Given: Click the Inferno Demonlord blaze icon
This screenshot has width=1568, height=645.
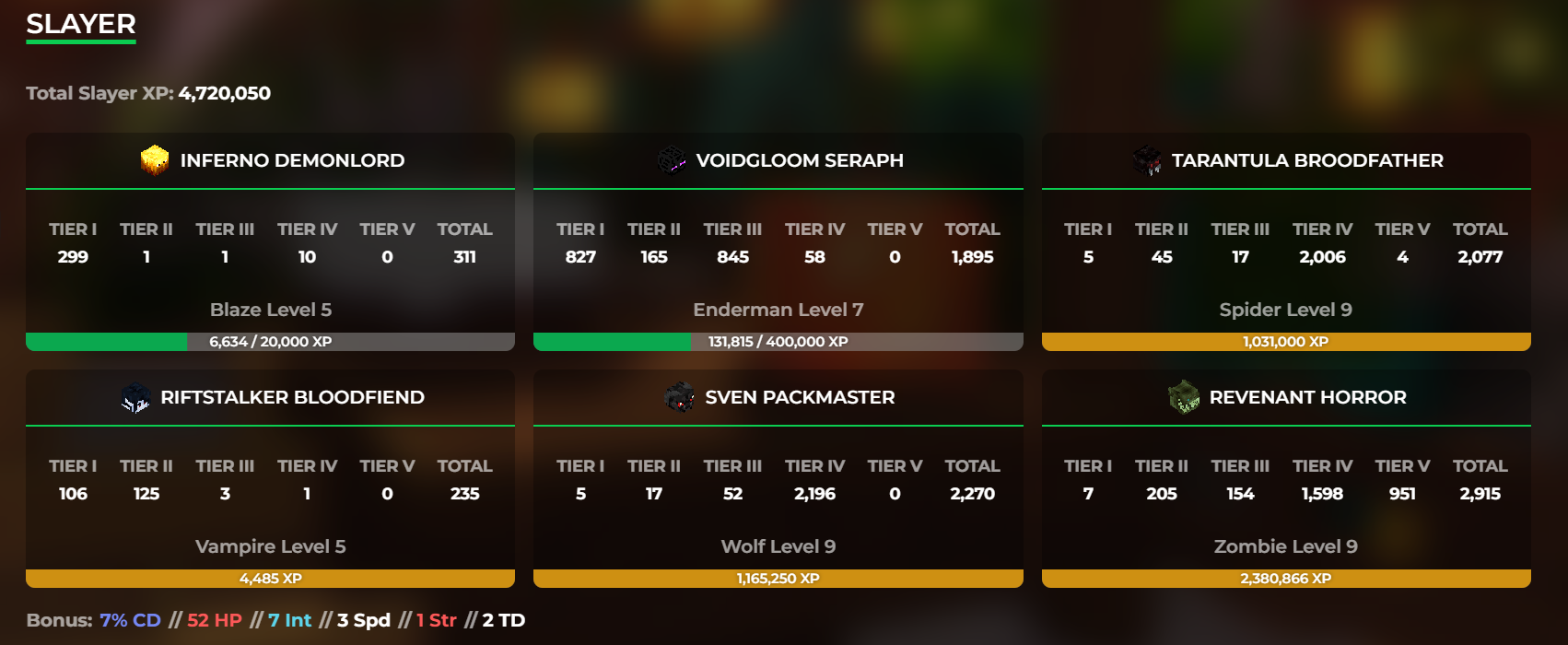Looking at the screenshot, I should [x=155, y=160].
